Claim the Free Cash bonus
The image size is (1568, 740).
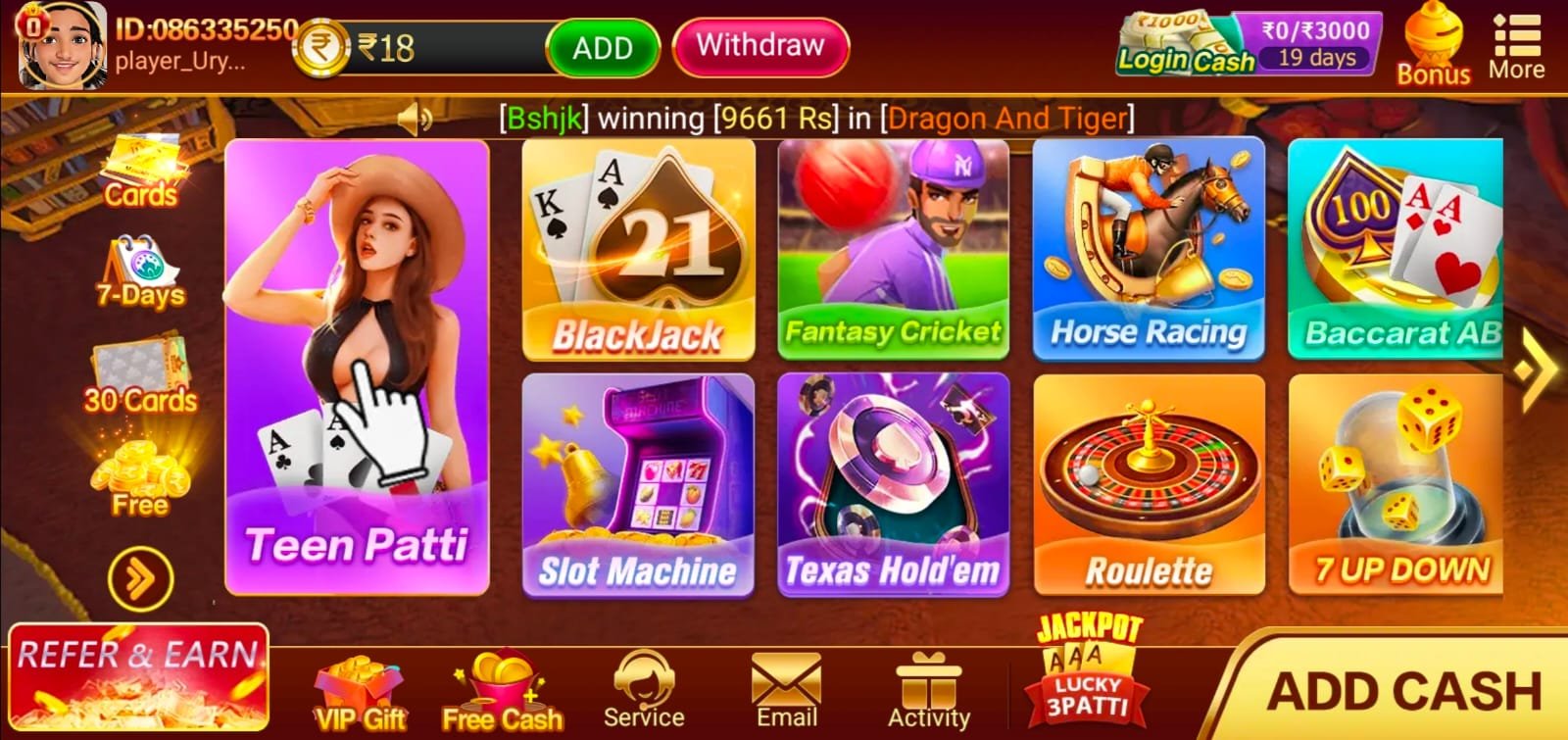503,686
